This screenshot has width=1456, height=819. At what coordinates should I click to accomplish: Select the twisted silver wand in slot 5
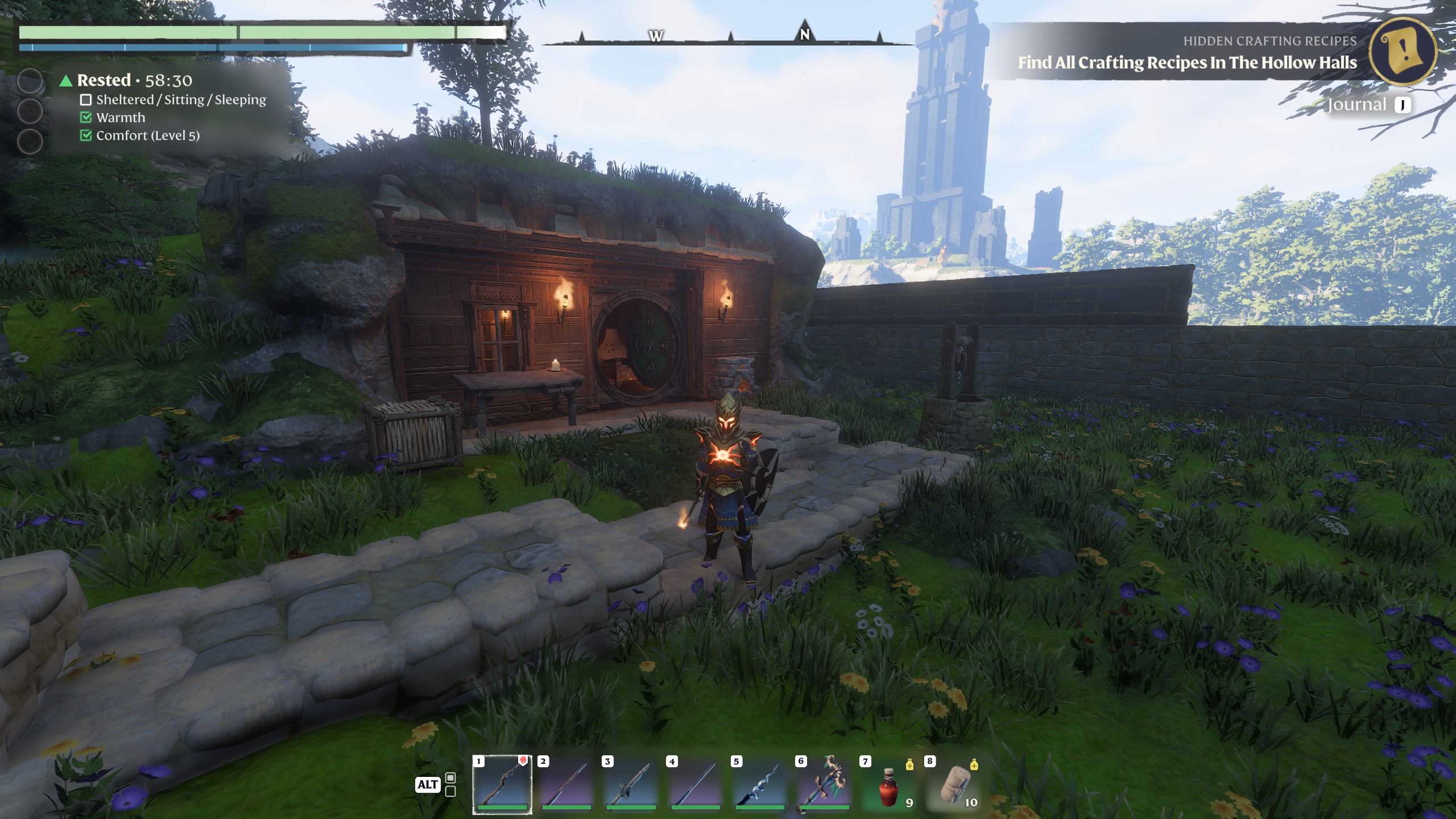[x=760, y=783]
